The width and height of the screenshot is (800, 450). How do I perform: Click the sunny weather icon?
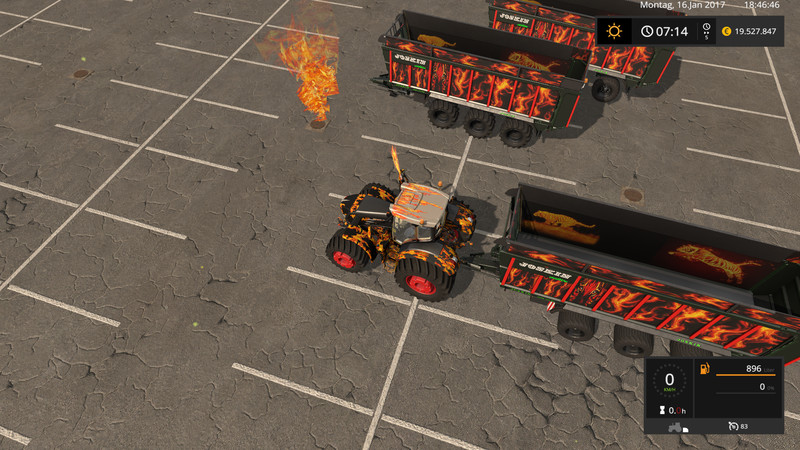[613, 31]
